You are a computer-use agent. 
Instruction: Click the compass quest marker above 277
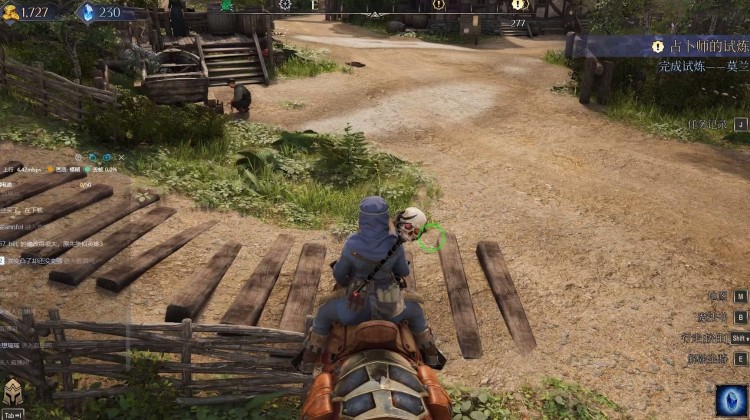(518, 5)
